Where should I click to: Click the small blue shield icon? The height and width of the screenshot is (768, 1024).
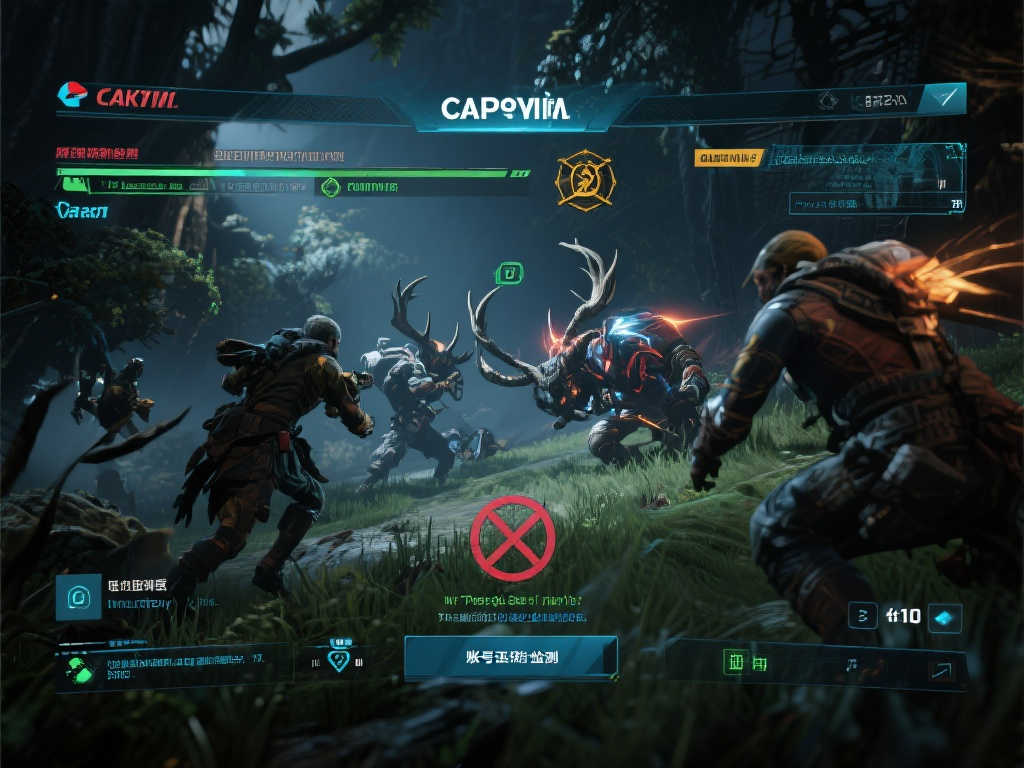click(x=339, y=660)
